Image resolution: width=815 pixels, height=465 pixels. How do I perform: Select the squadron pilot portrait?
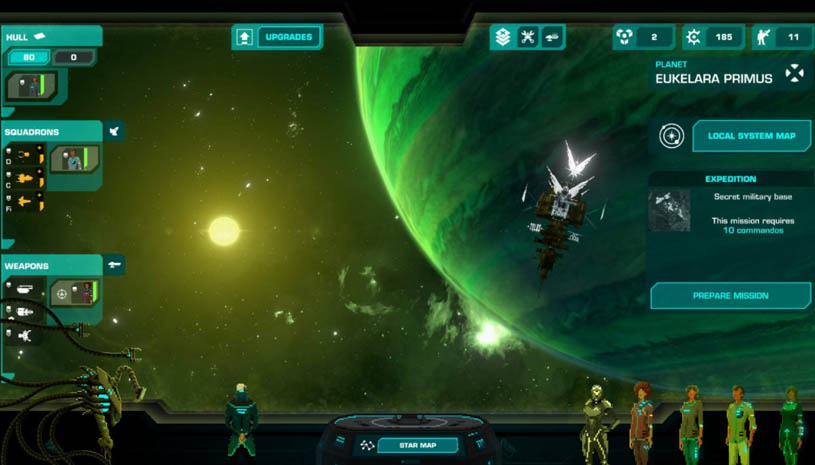(x=74, y=158)
